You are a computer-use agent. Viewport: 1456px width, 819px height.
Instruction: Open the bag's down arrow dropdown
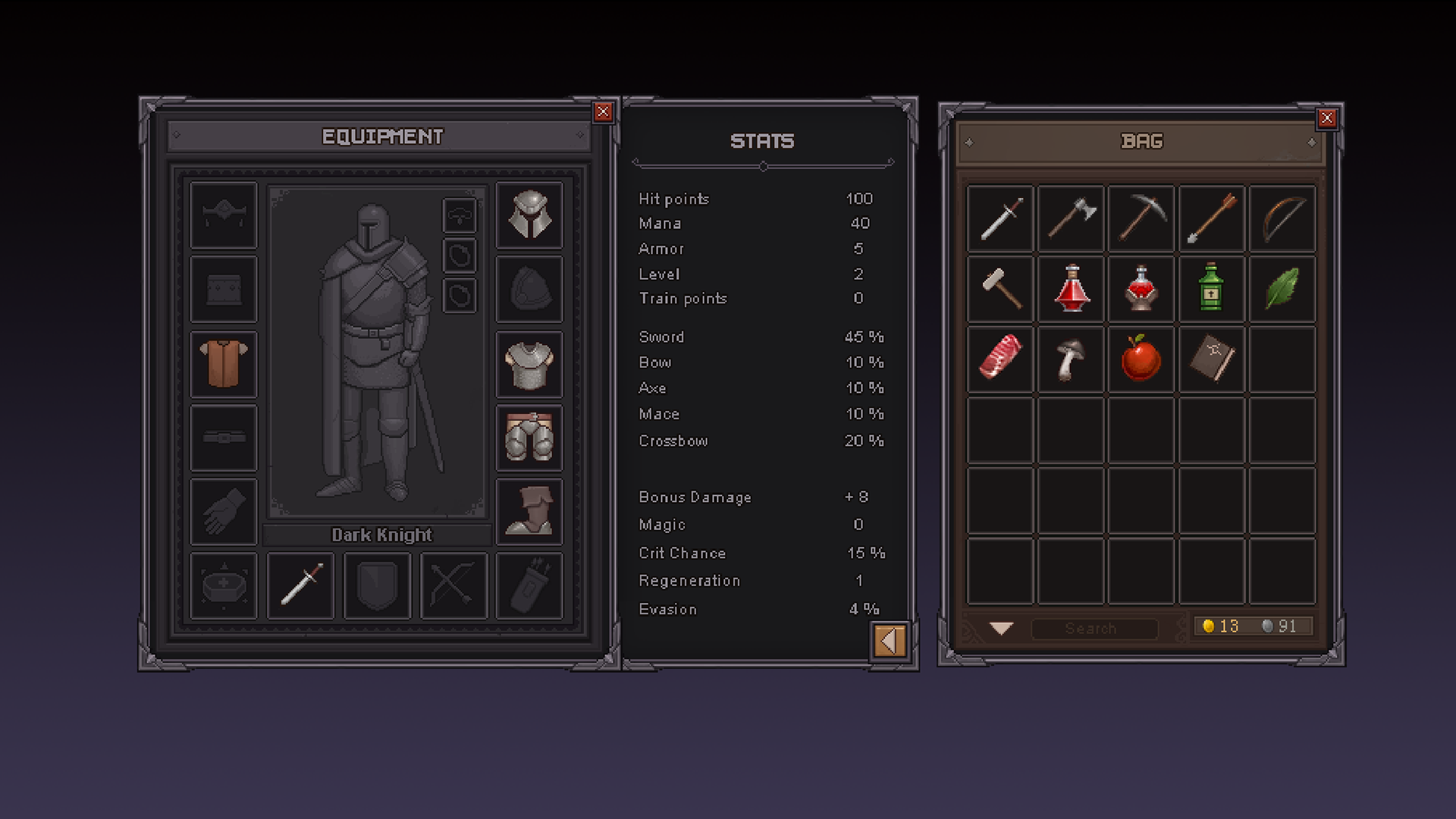pos(1001,628)
